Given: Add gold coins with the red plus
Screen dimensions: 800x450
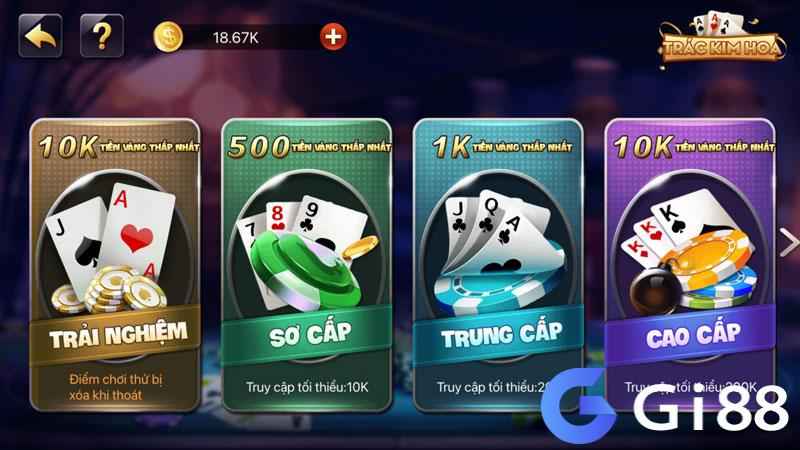Looking at the screenshot, I should (333, 37).
